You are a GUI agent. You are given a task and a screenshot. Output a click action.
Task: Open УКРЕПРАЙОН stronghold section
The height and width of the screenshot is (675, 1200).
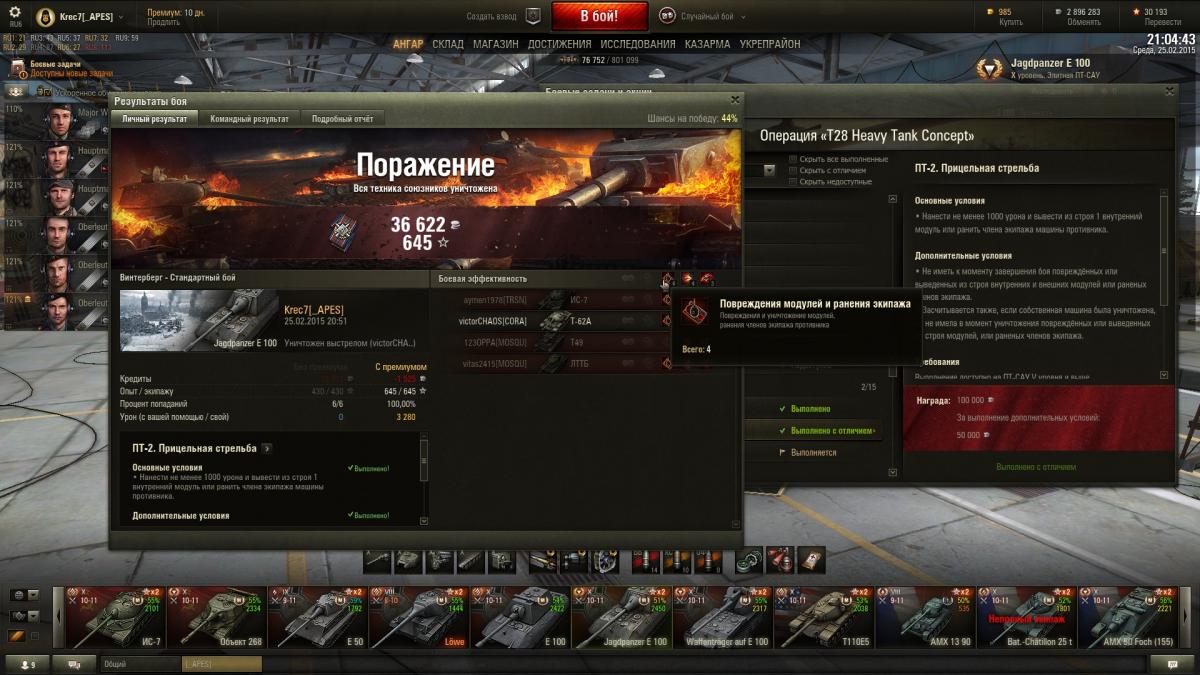[x=770, y=44]
